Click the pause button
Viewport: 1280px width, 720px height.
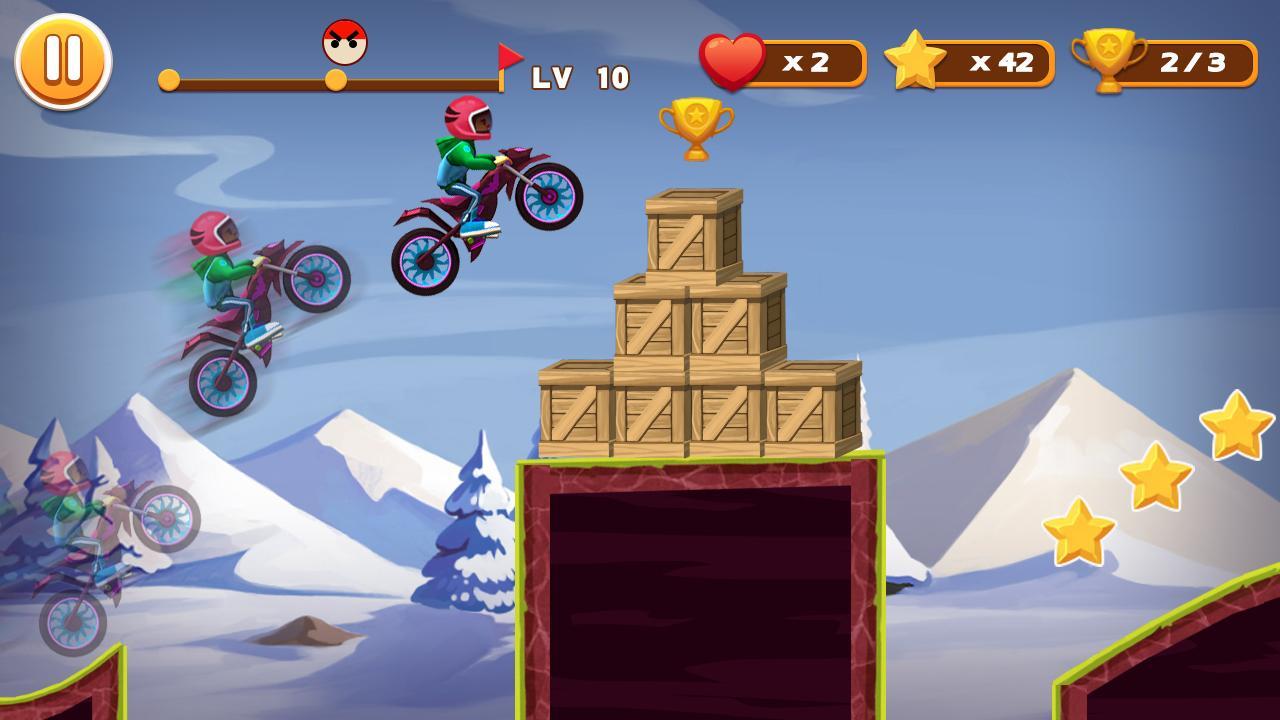63,62
